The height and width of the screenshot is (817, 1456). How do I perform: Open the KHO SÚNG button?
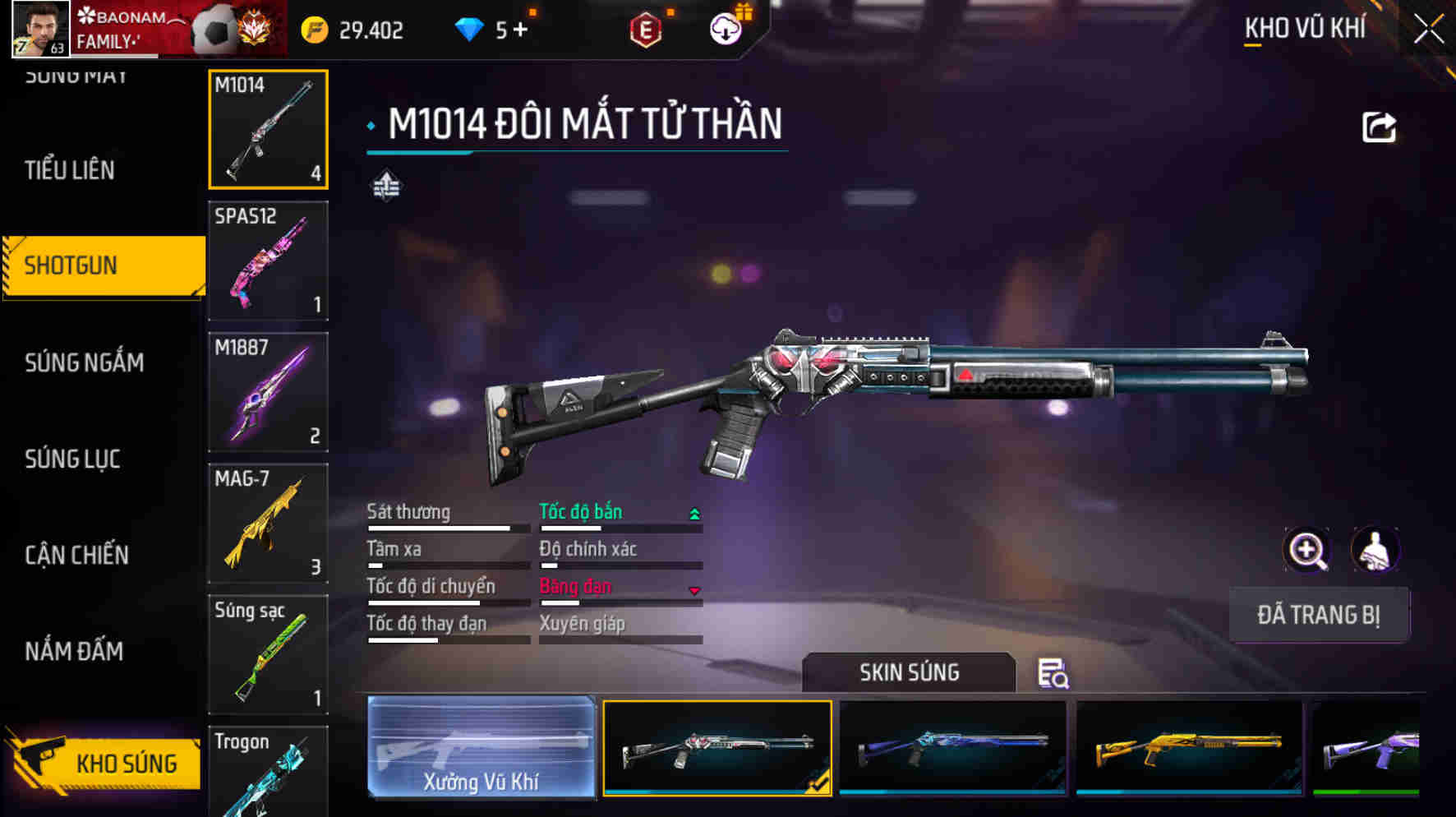click(x=107, y=764)
